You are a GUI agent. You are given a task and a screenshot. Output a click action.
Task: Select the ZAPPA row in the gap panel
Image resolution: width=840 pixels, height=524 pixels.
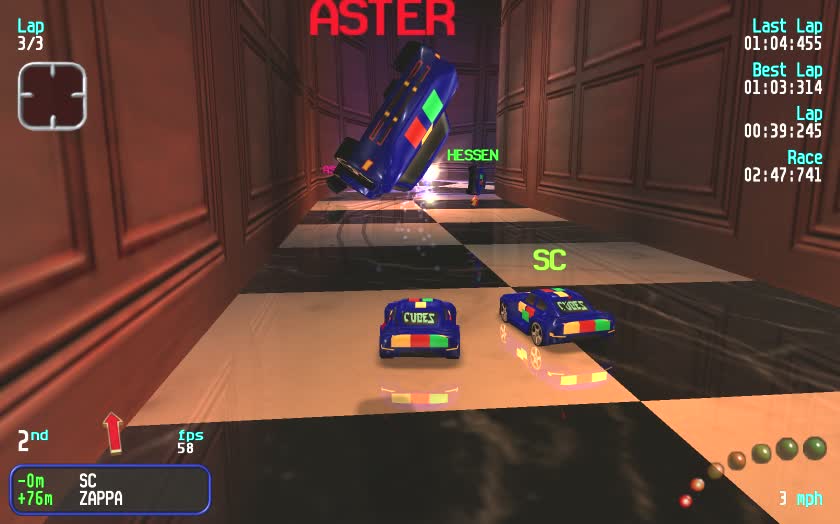tap(110, 497)
